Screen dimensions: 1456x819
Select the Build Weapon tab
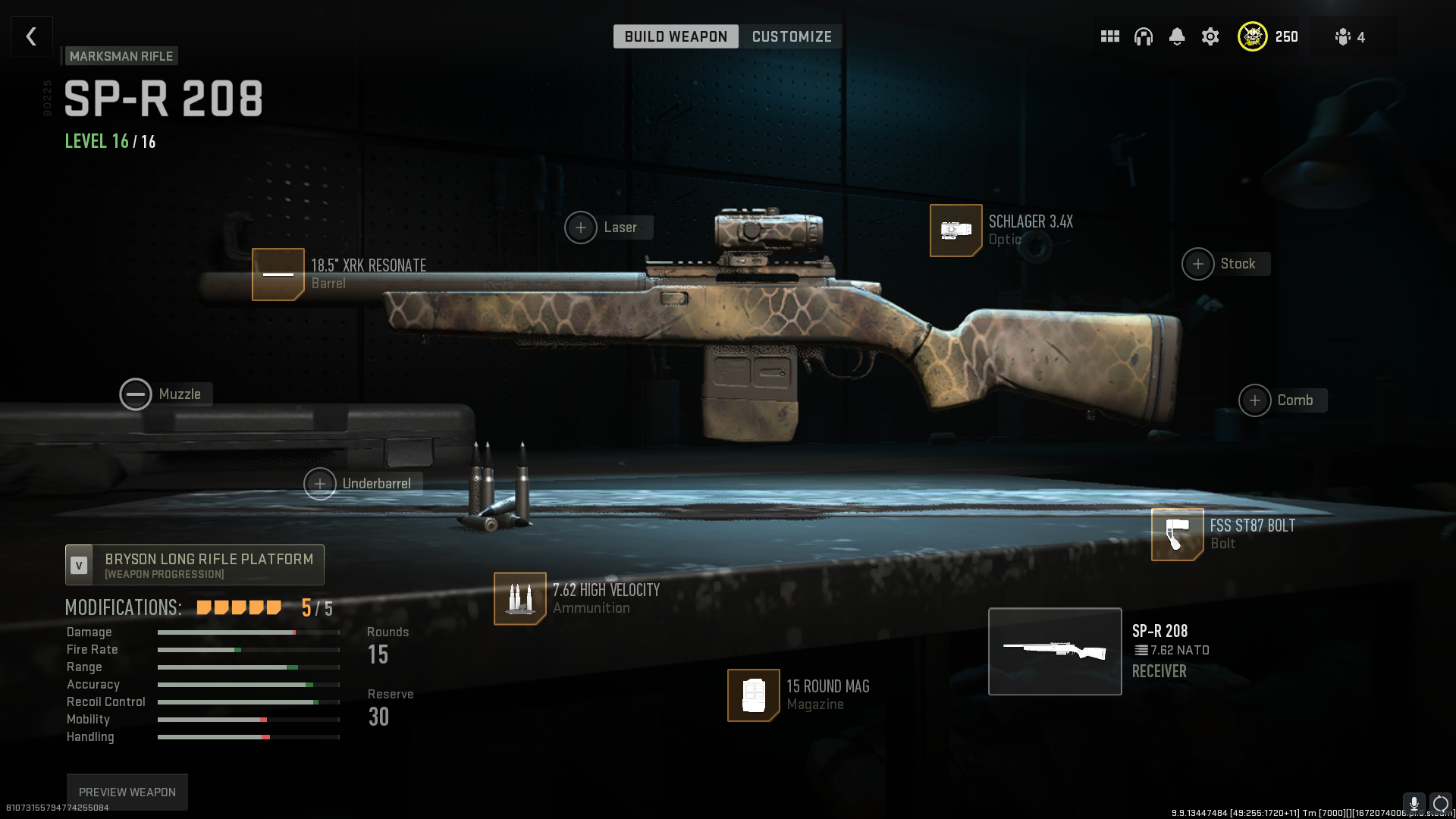pos(676,36)
